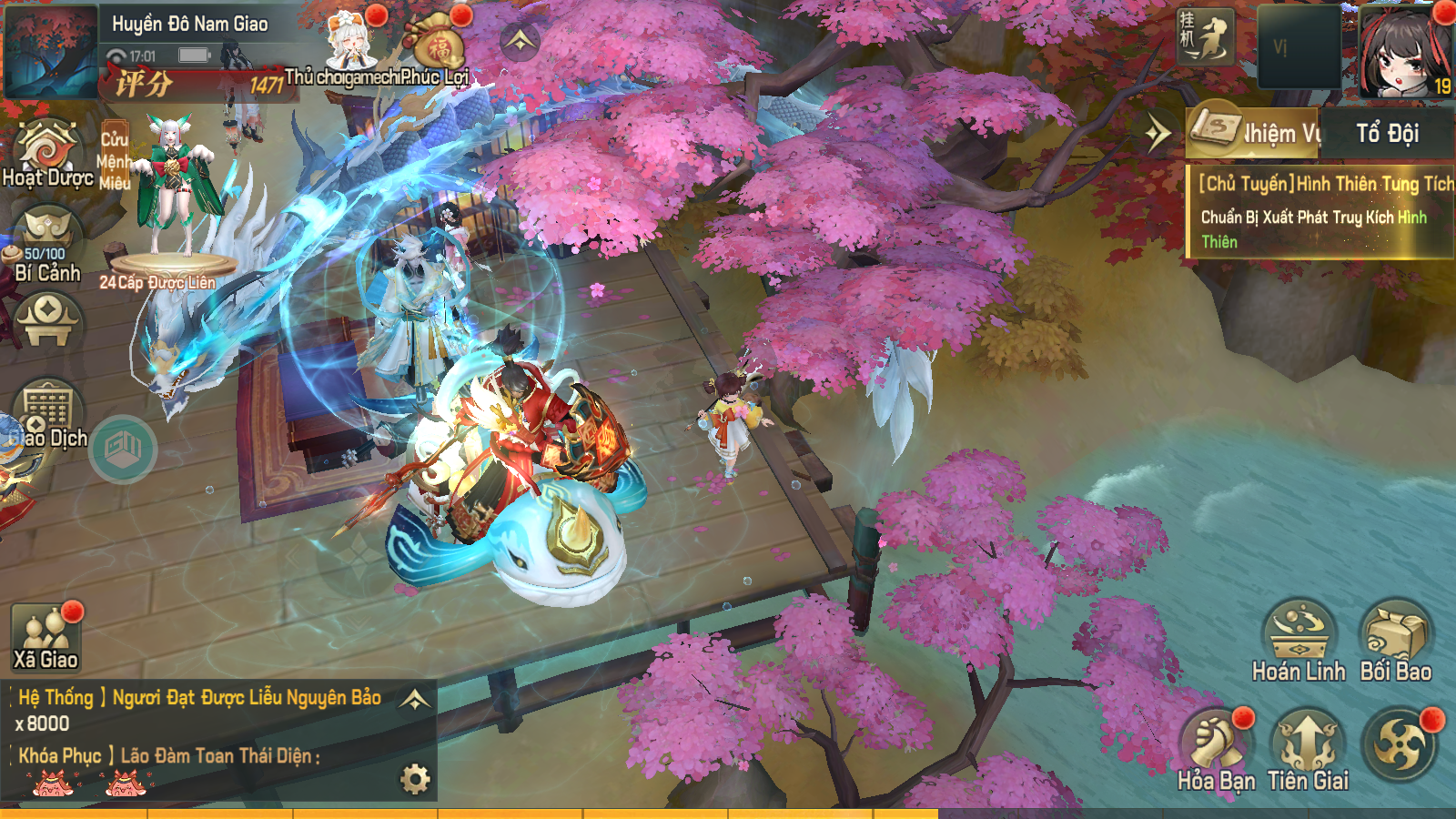The width and height of the screenshot is (1456, 819).
Task: Collapse the quest panel arrow
Action: click(x=1158, y=134)
